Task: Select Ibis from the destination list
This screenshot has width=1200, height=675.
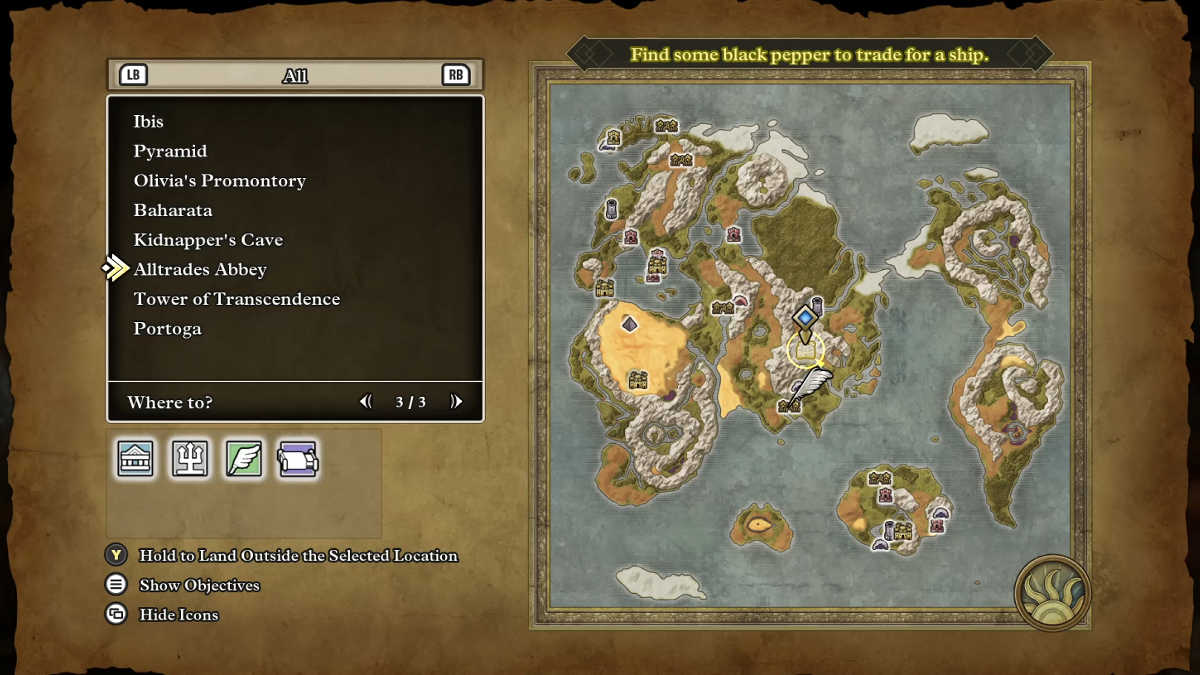Action: coord(149,121)
